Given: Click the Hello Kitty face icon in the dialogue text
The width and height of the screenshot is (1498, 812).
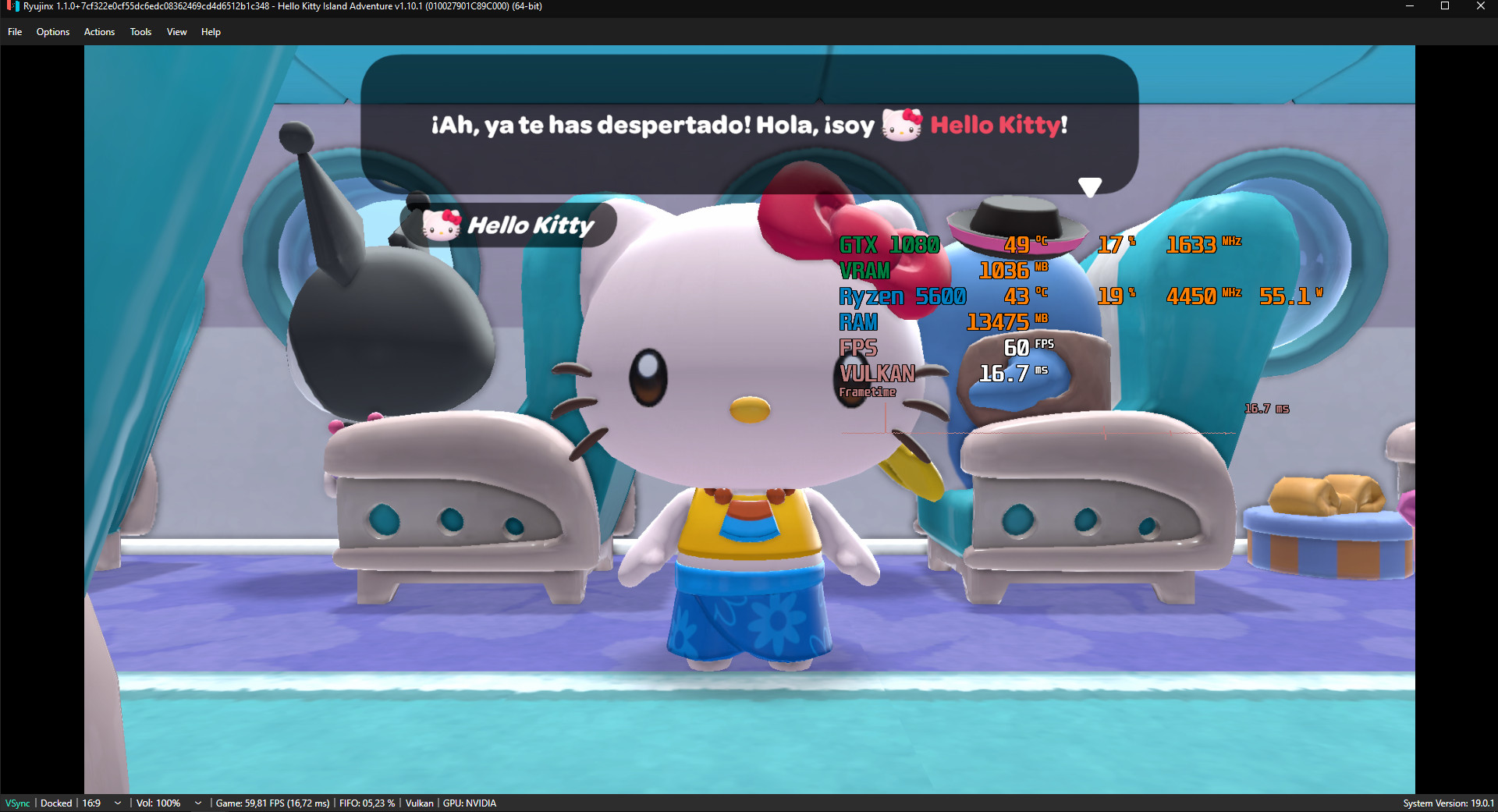Looking at the screenshot, I should [x=901, y=125].
